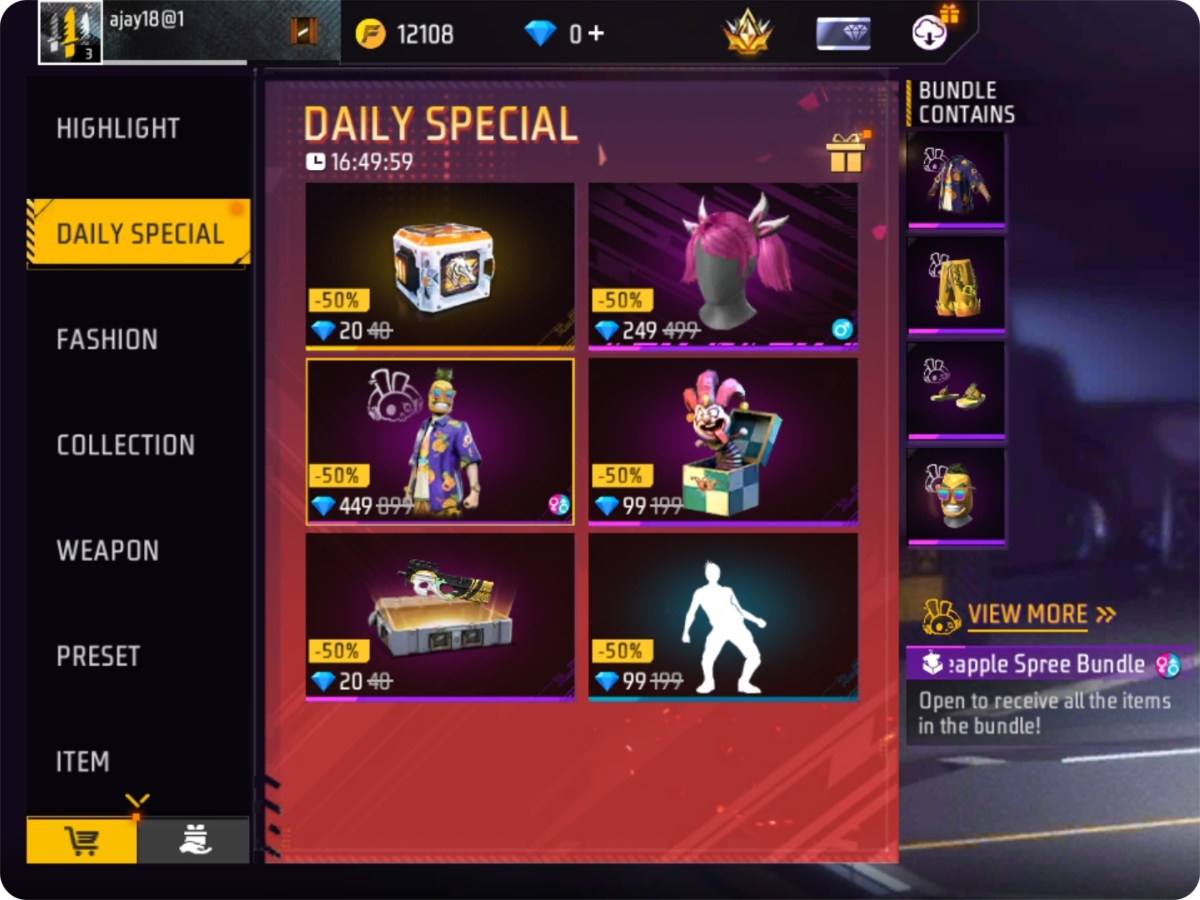Open the shopping cart store tab

[x=81, y=842]
